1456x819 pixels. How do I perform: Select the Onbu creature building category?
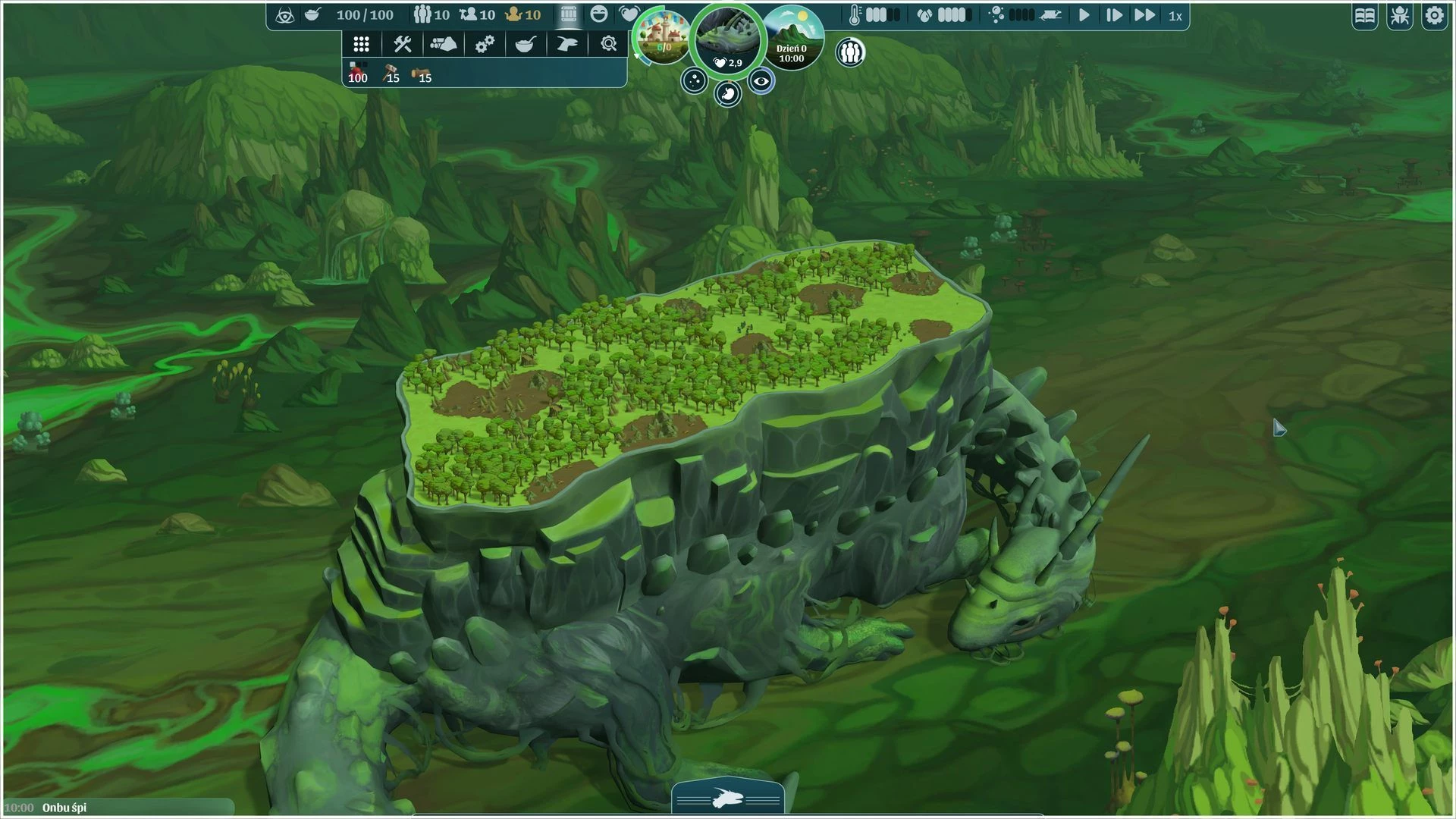(566, 45)
